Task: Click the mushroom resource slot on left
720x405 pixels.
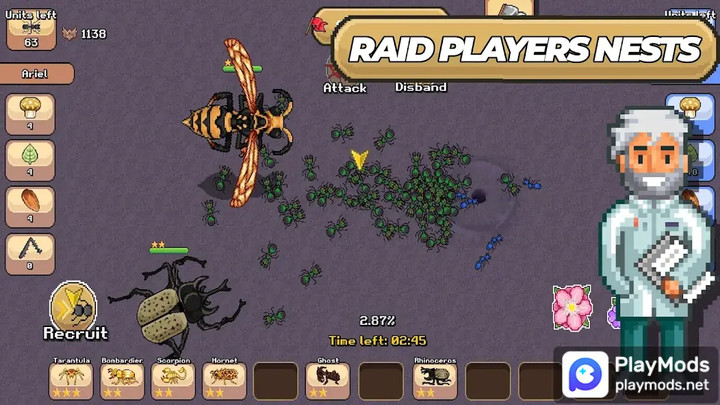Action: (x=30, y=114)
